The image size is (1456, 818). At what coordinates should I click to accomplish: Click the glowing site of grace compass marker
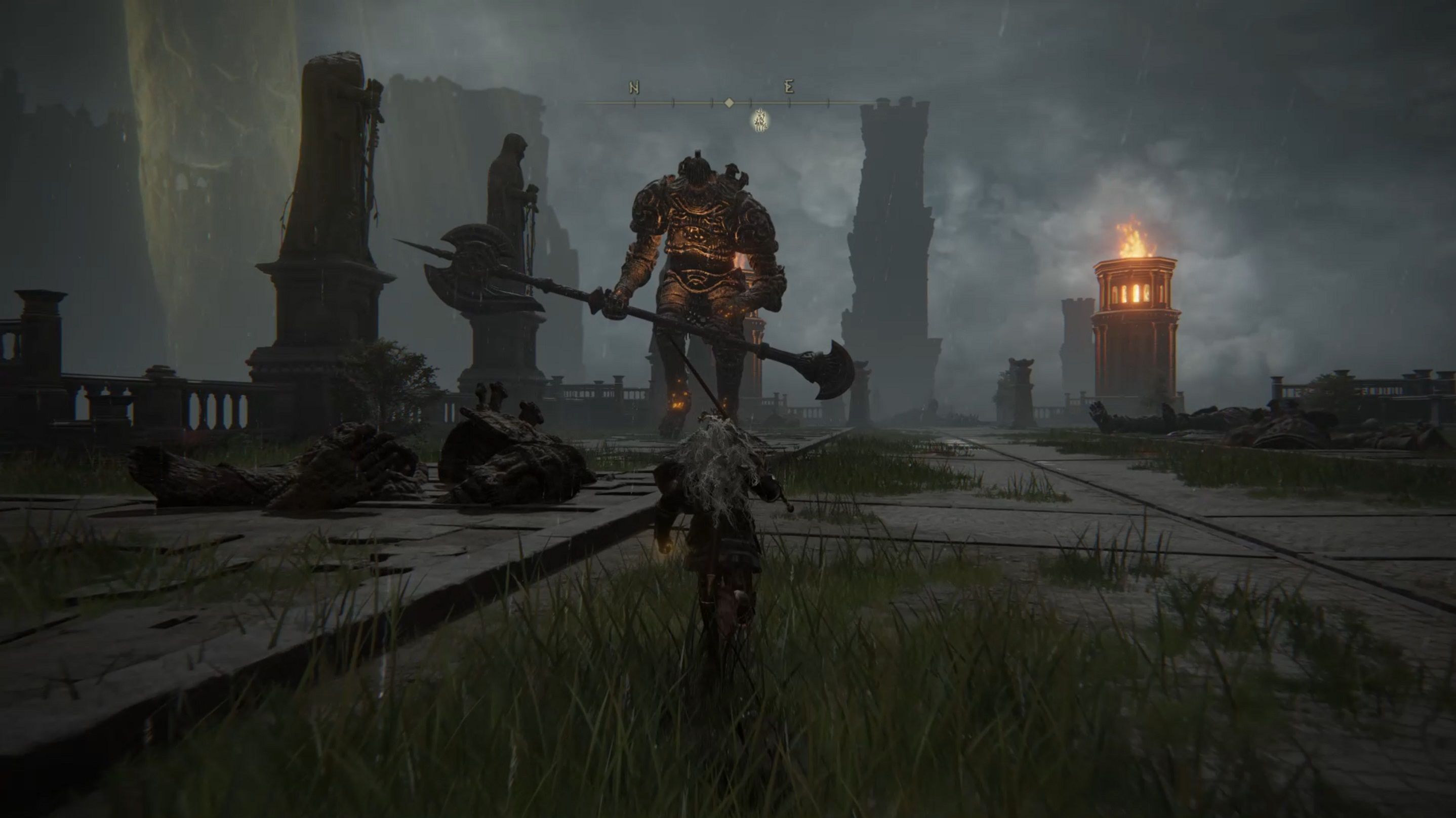tap(761, 120)
